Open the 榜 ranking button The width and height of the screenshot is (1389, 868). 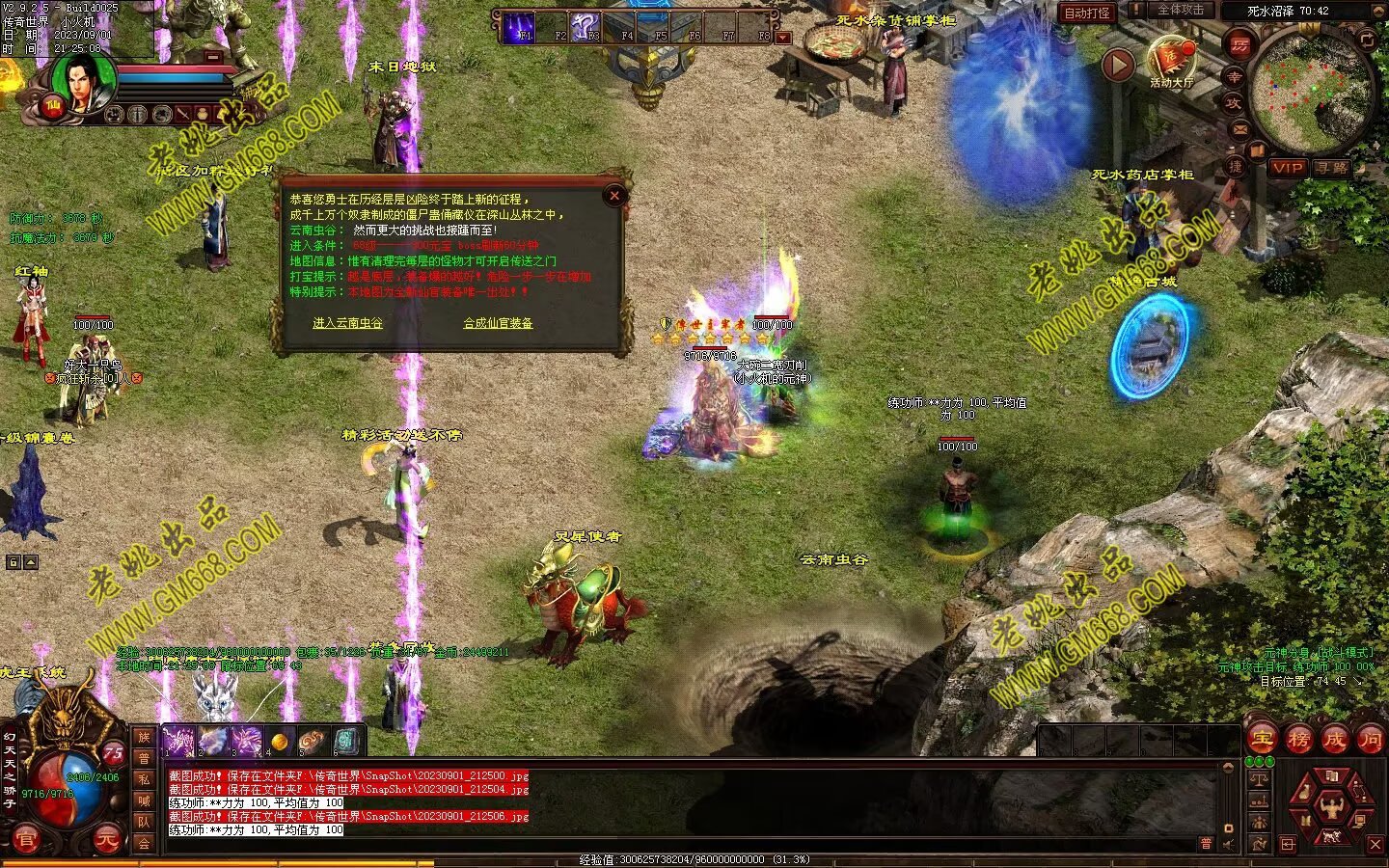(1298, 740)
